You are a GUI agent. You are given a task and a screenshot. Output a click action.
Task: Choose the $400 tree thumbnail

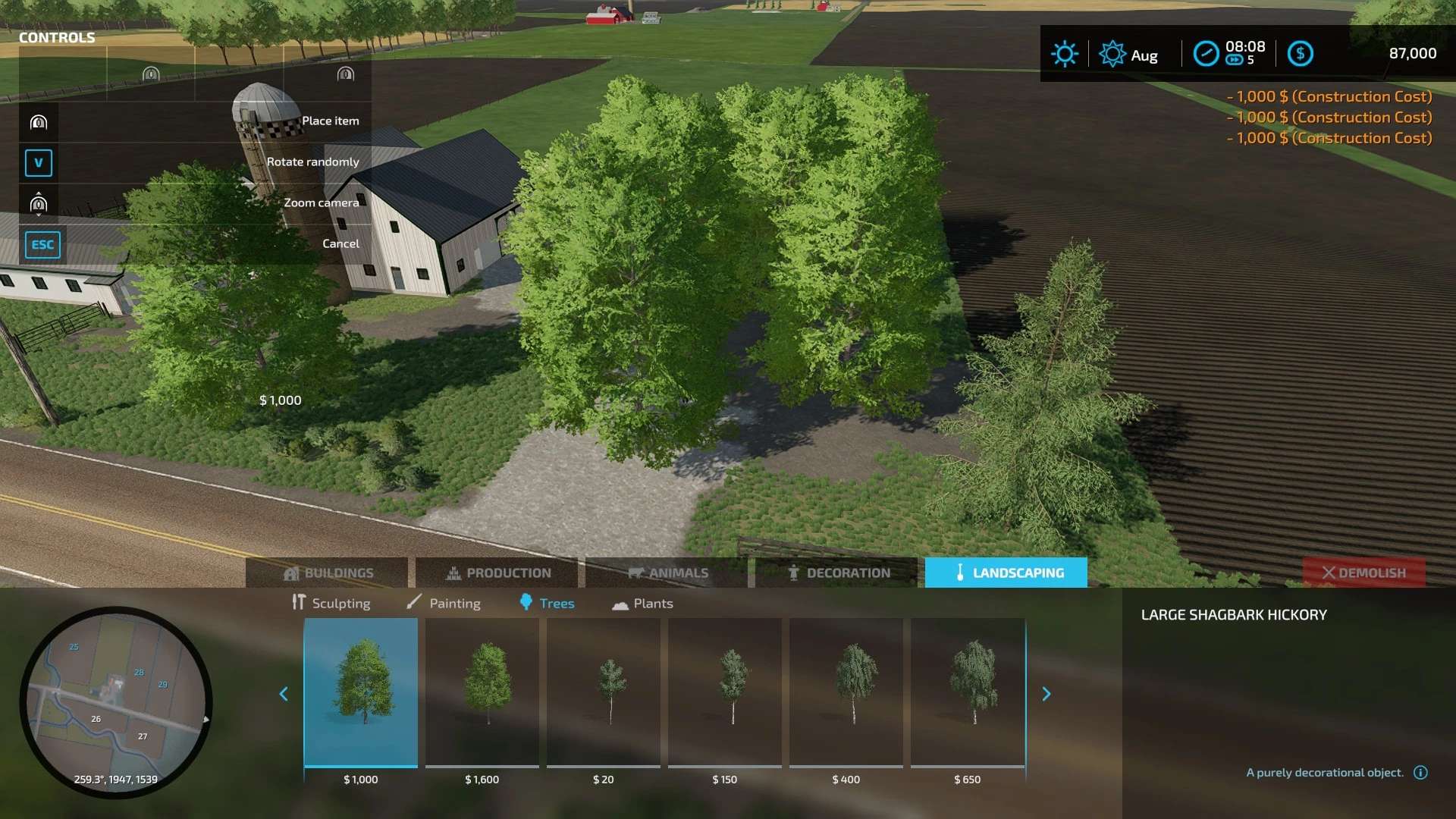click(x=846, y=692)
